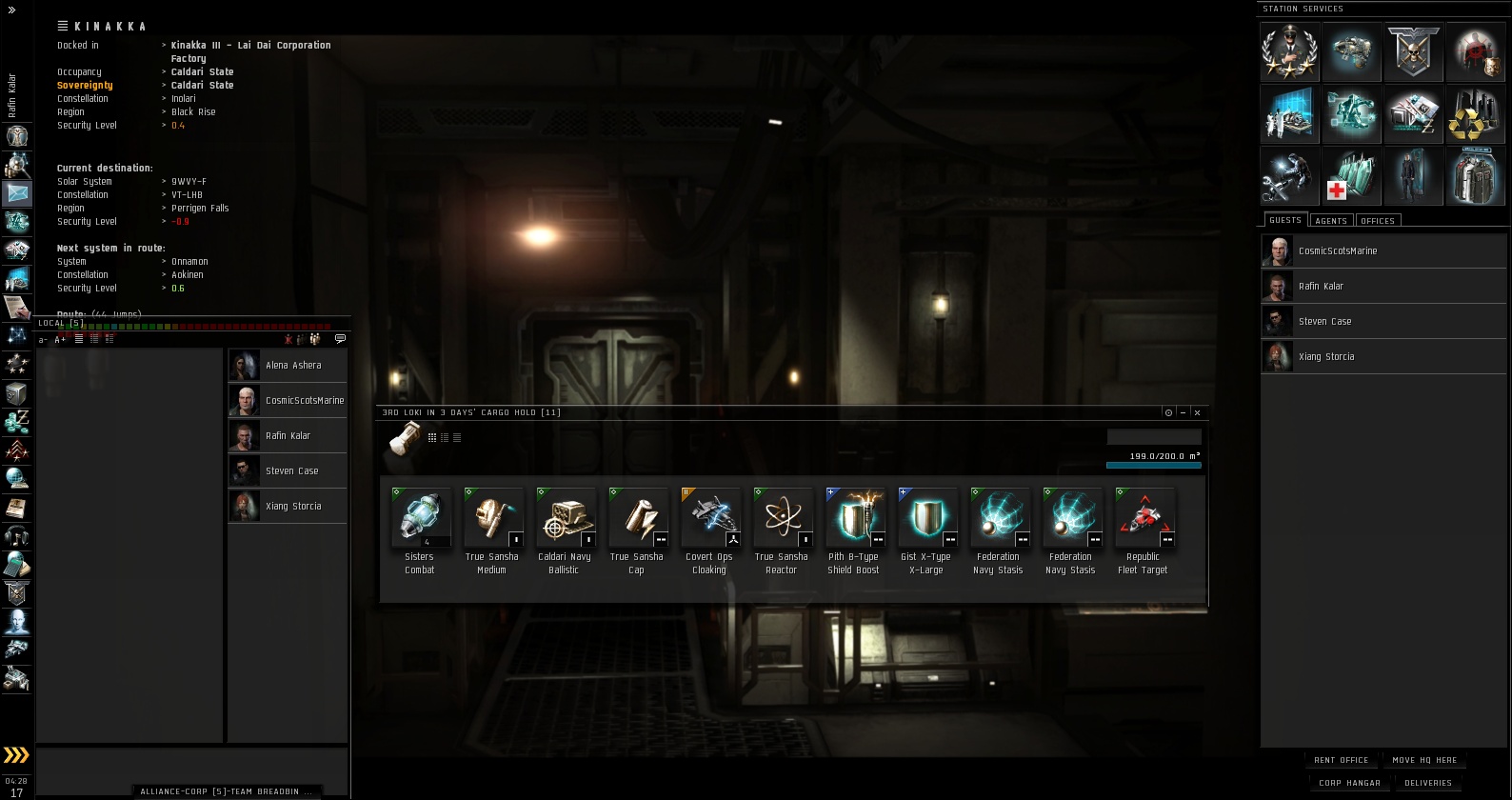Choose the Caldari Navy Ballistic module
Viewport: 1512px width, 800px height.
coord(565,520)
